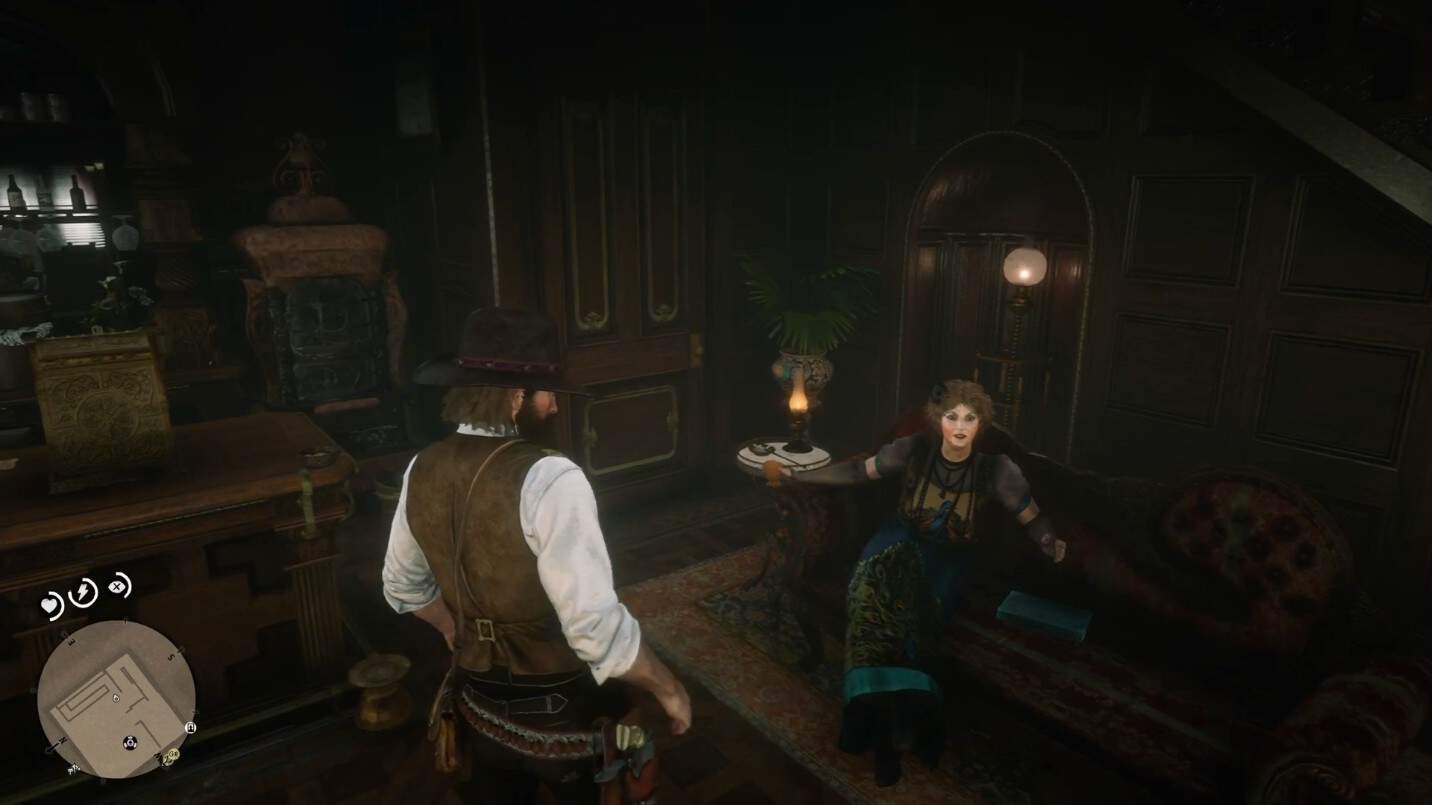1432x805 pixels.
Task: Click the yellow mission marker on minimap
Action: (x=170, y=757)
